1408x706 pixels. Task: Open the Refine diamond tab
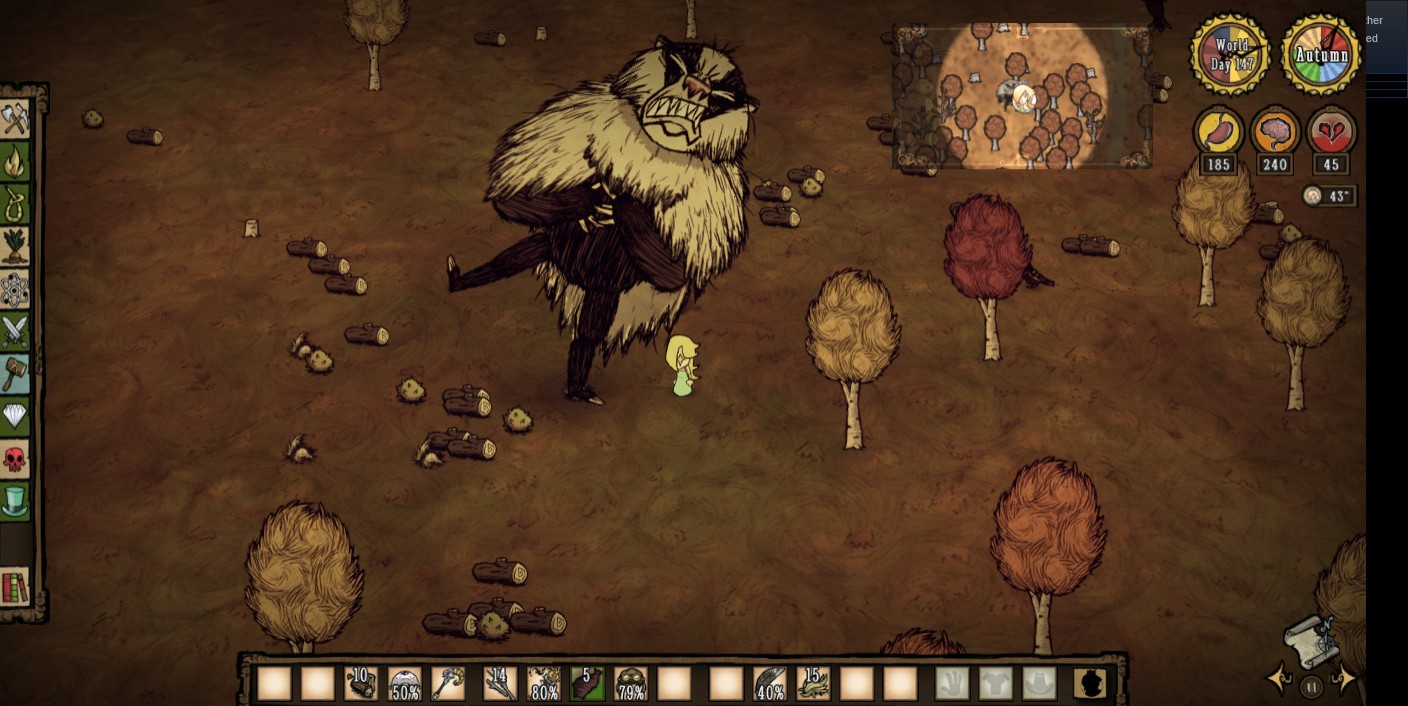[15, 416]
